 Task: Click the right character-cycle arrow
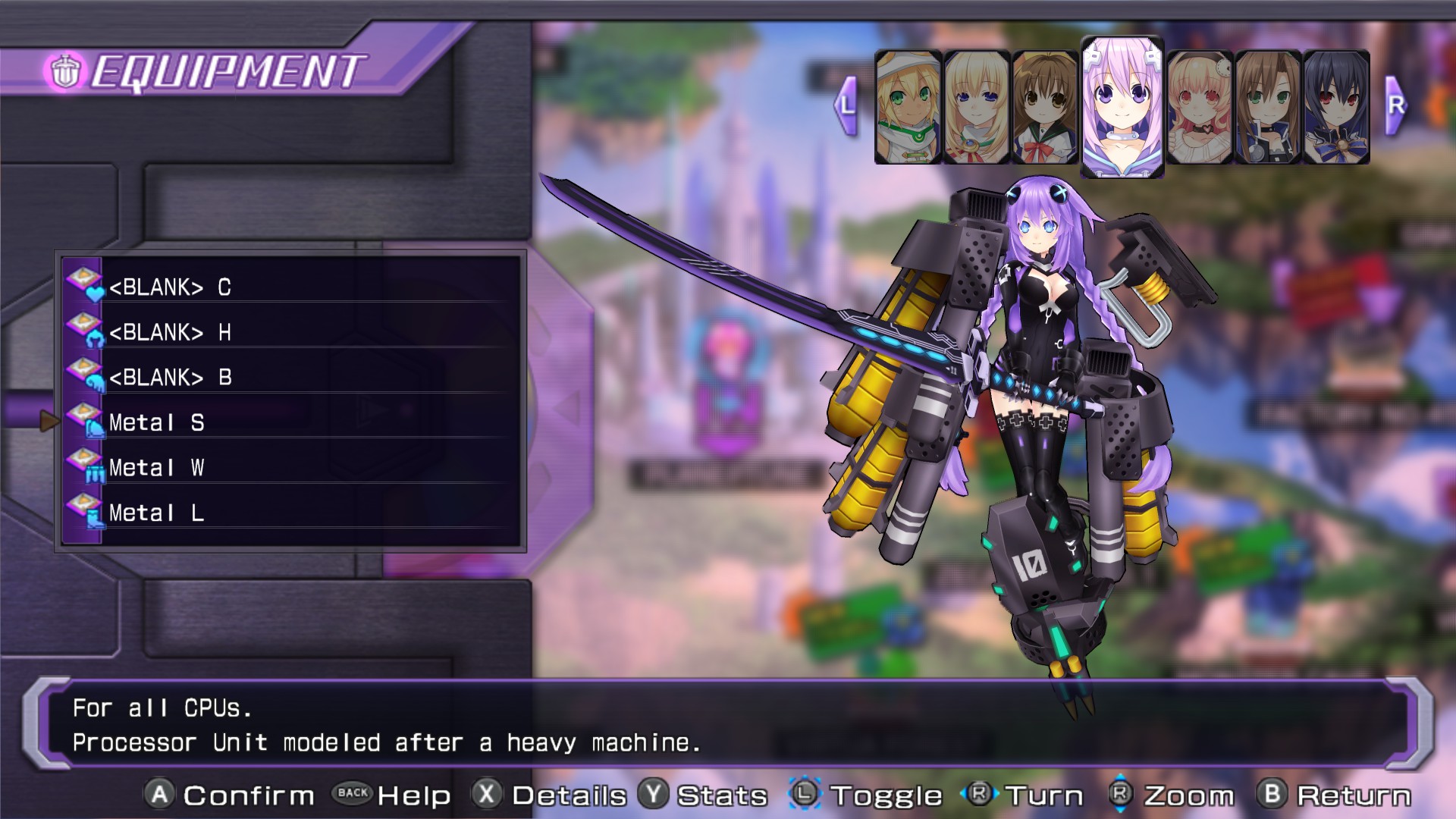[1395, 105]
